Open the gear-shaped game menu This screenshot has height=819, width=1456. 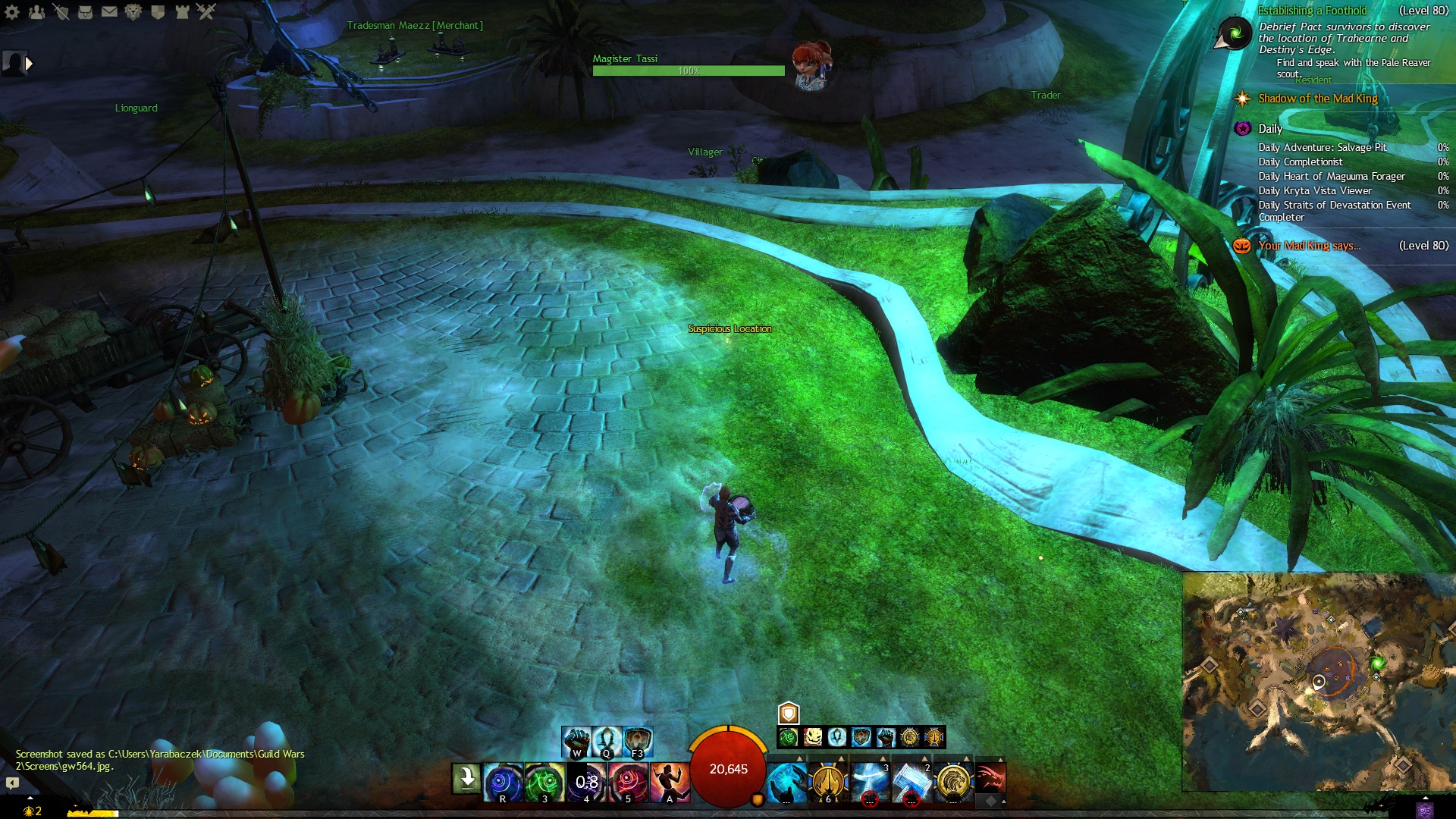pyautogui.click(x=12, y=11)
